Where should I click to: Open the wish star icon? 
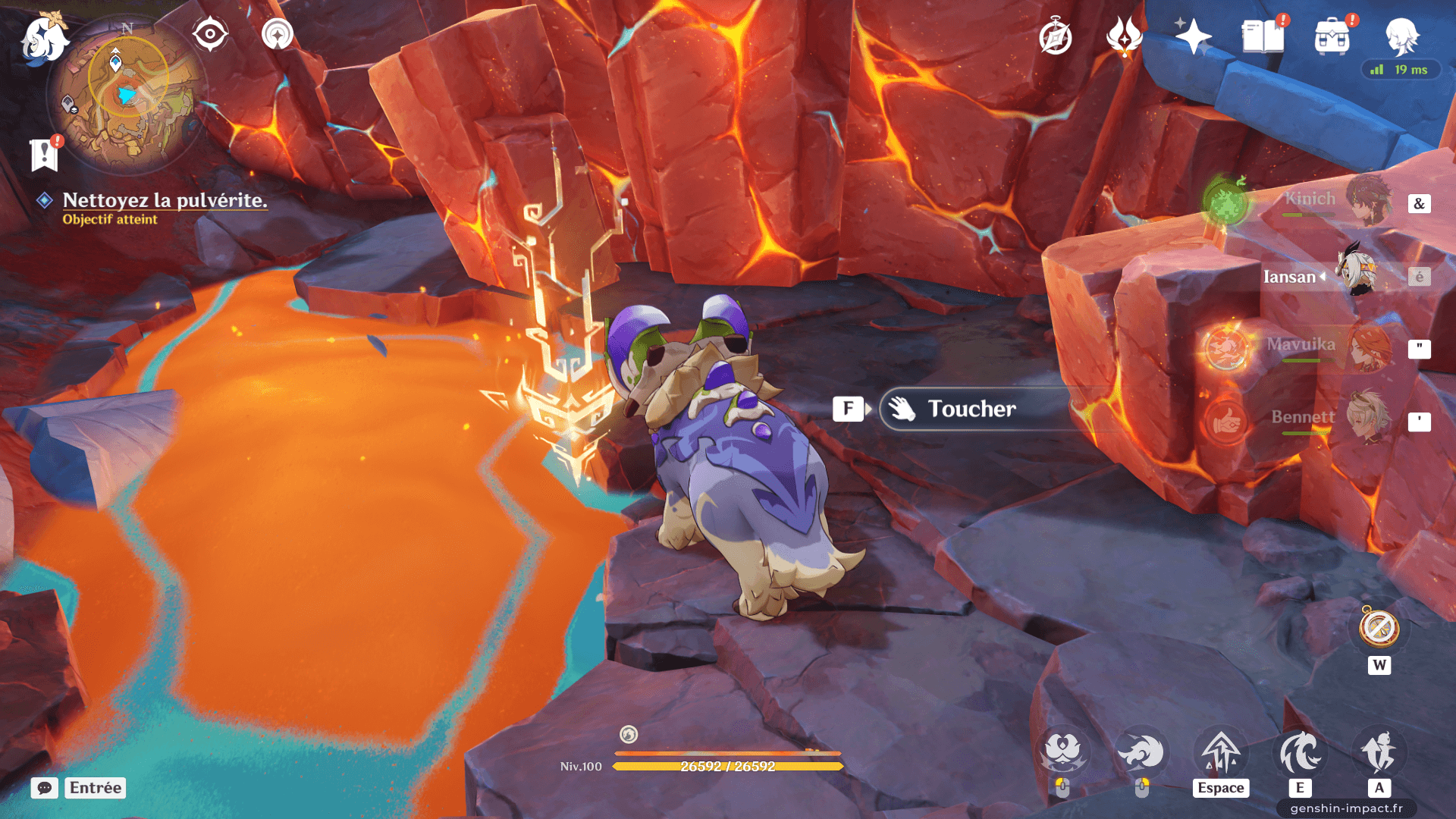[x=1192, y=36]
